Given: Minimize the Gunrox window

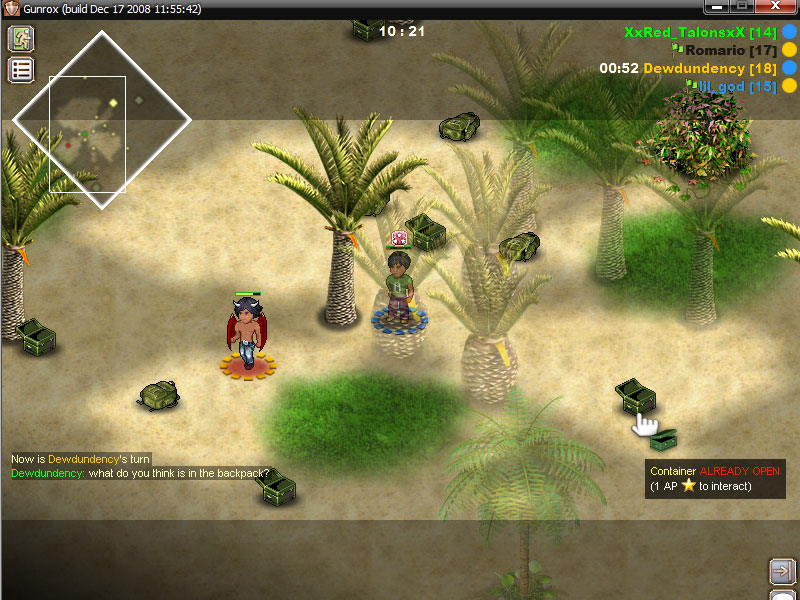Looking at the screenshot, I should point(717,7).
